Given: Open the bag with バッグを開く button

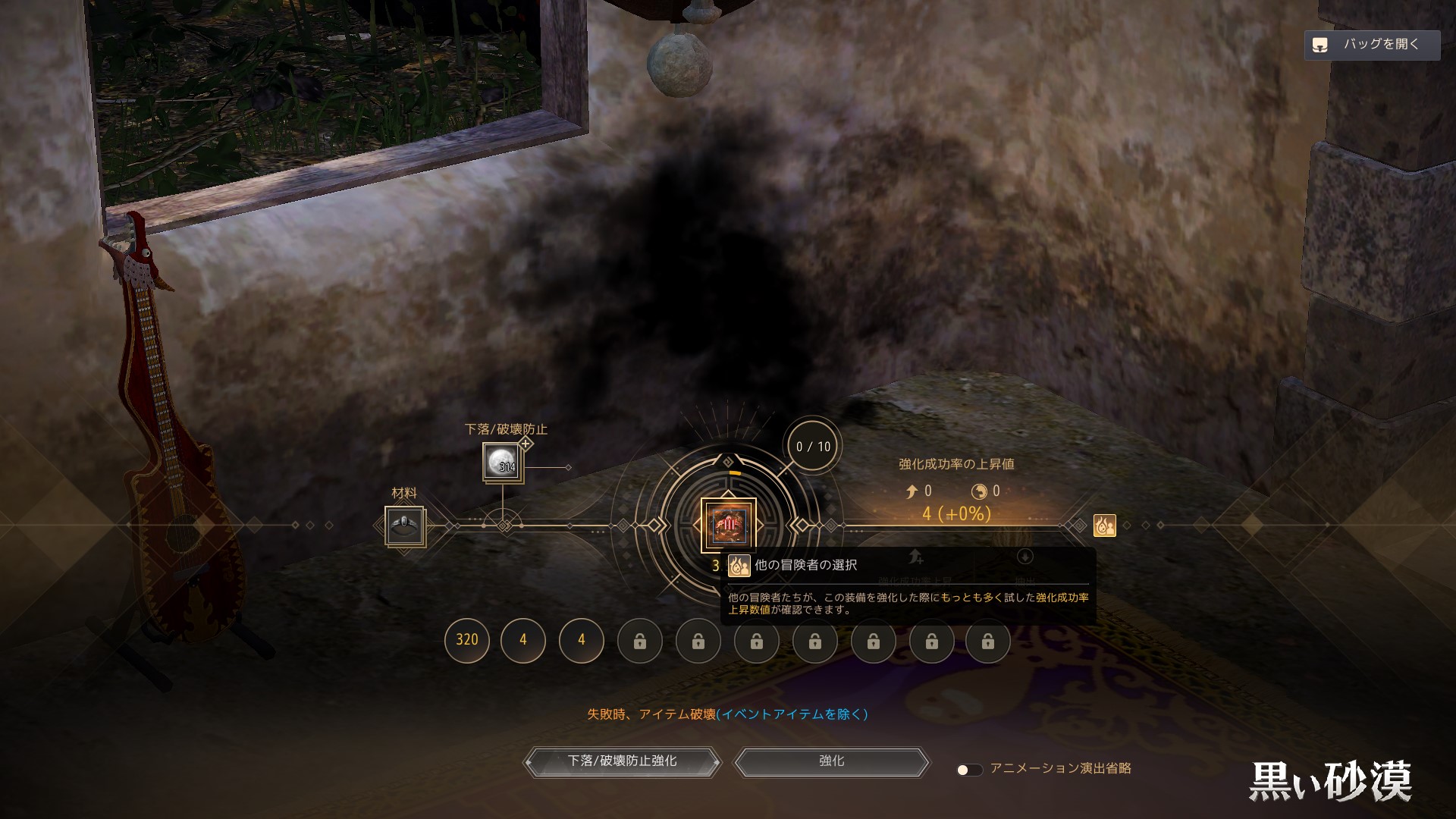Looking at the screenshot, I should [x=1372, y=45].
